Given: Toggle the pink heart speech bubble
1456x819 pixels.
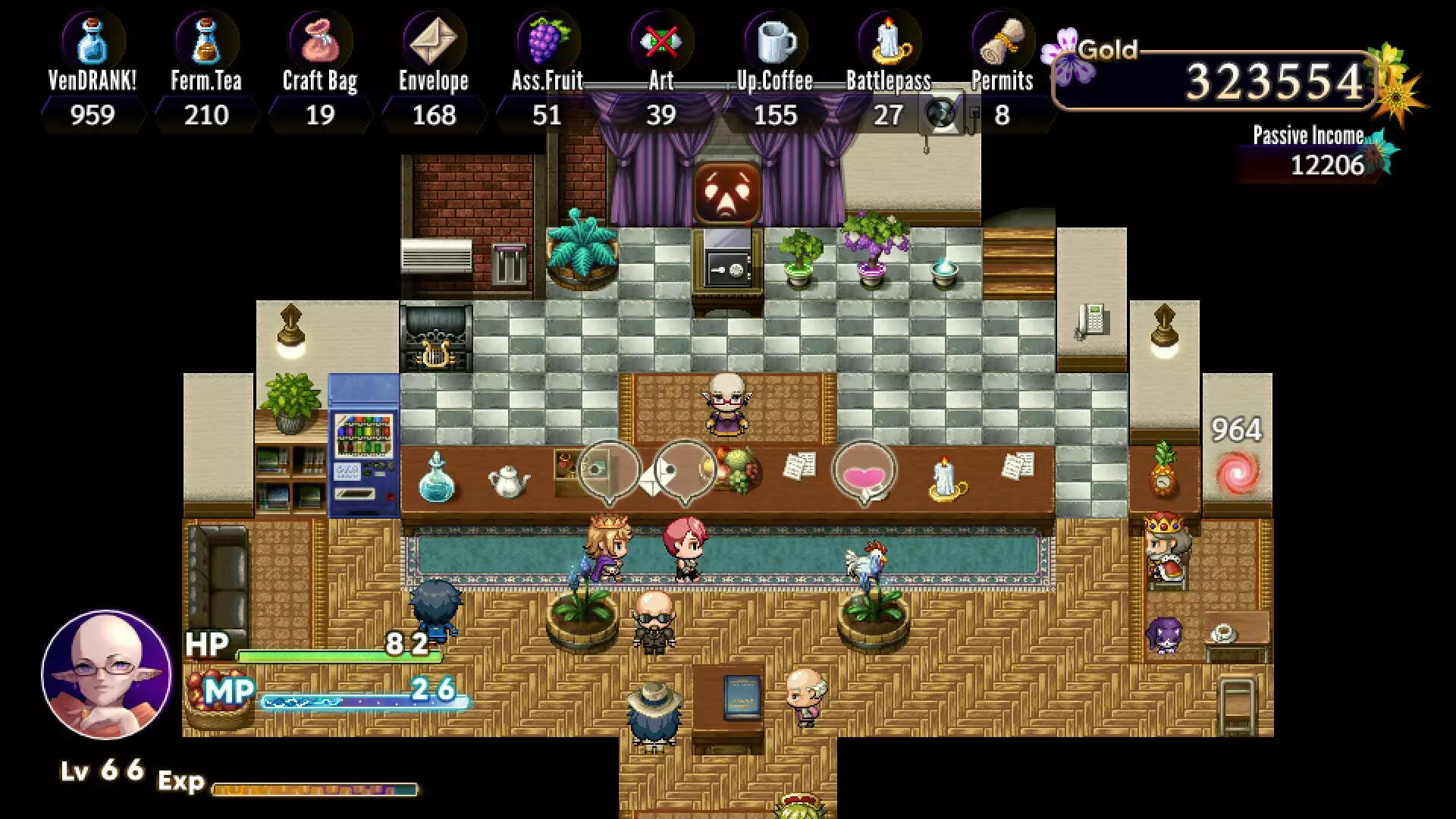Looking at the screenshot, I should 864,469.
